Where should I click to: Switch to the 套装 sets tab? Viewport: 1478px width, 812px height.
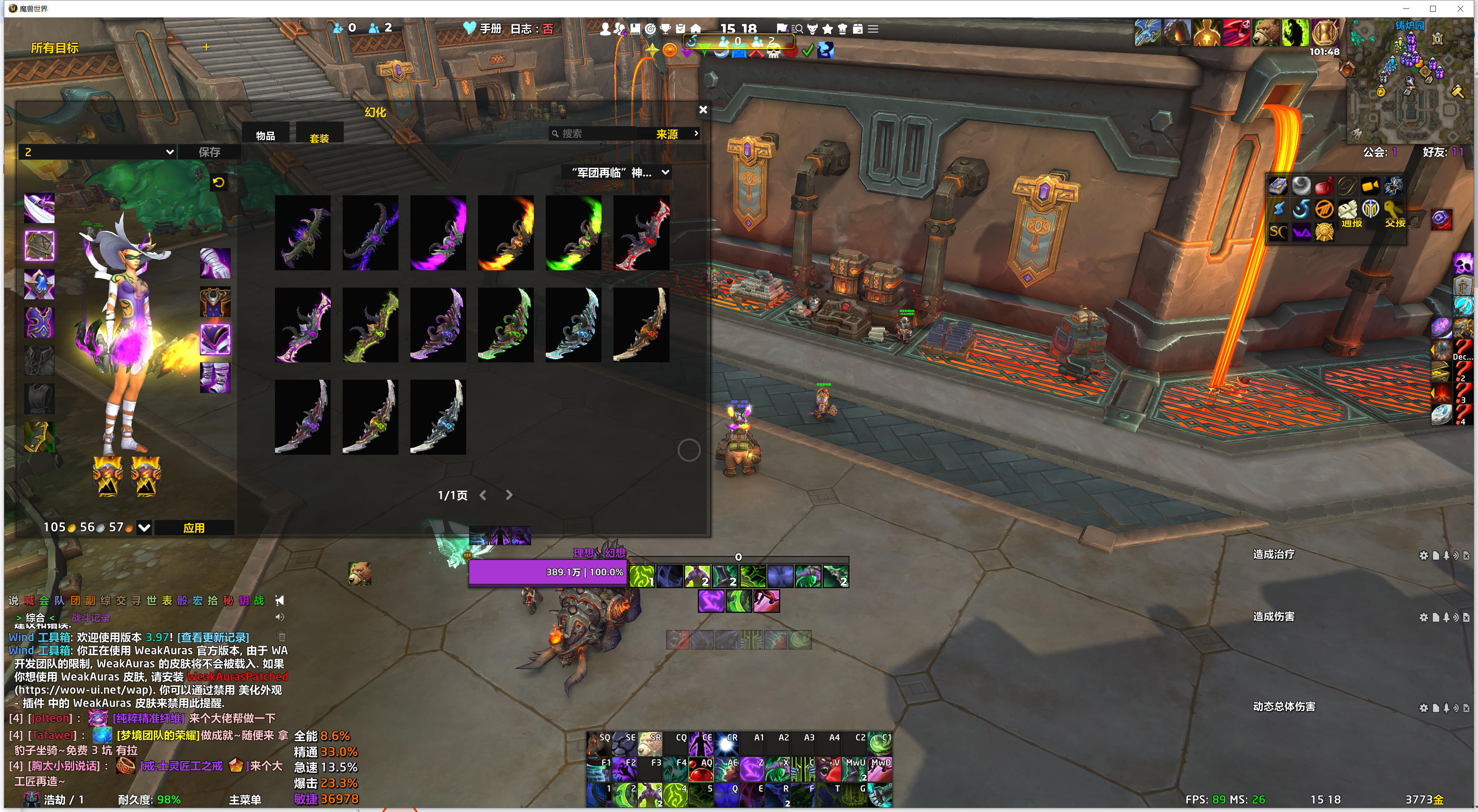point(319,138)
